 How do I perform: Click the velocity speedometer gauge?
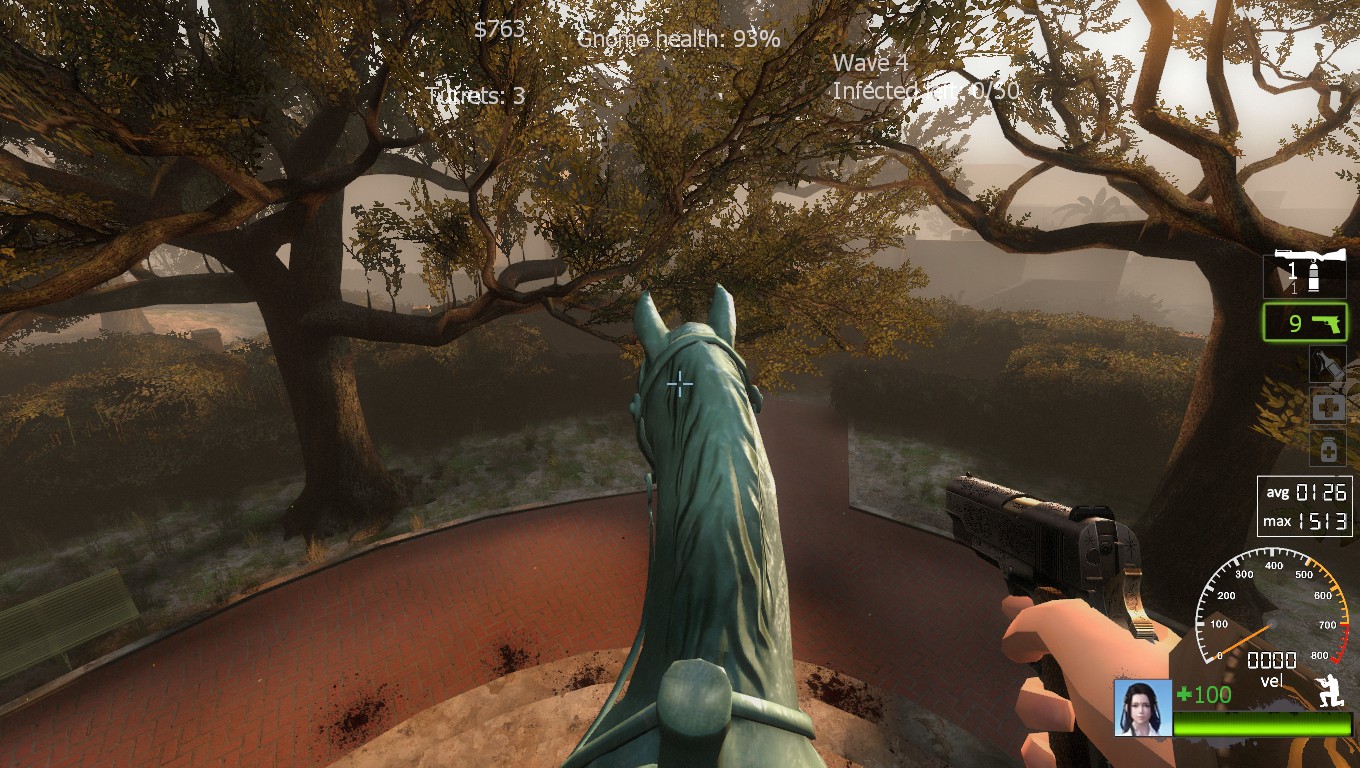coord(1271,622)
